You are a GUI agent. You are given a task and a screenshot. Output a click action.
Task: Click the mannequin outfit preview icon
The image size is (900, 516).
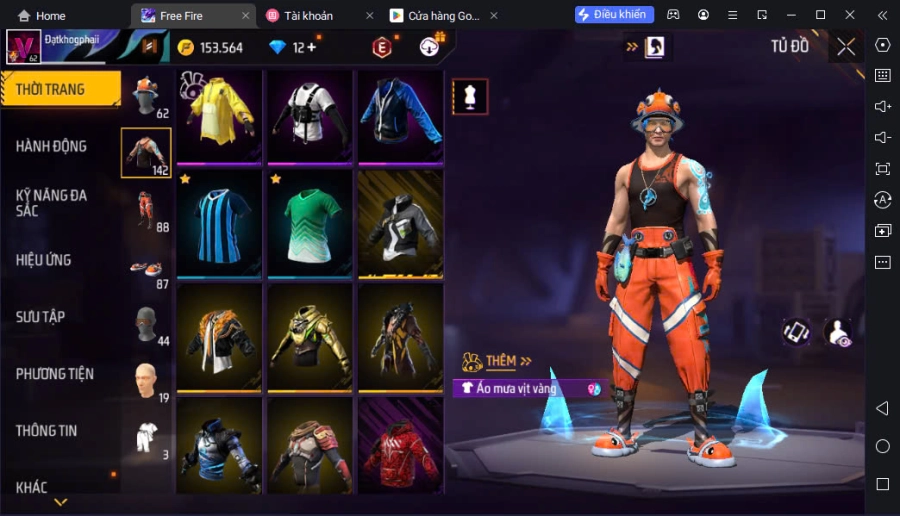pyautogui.click(x=470, y=97)
